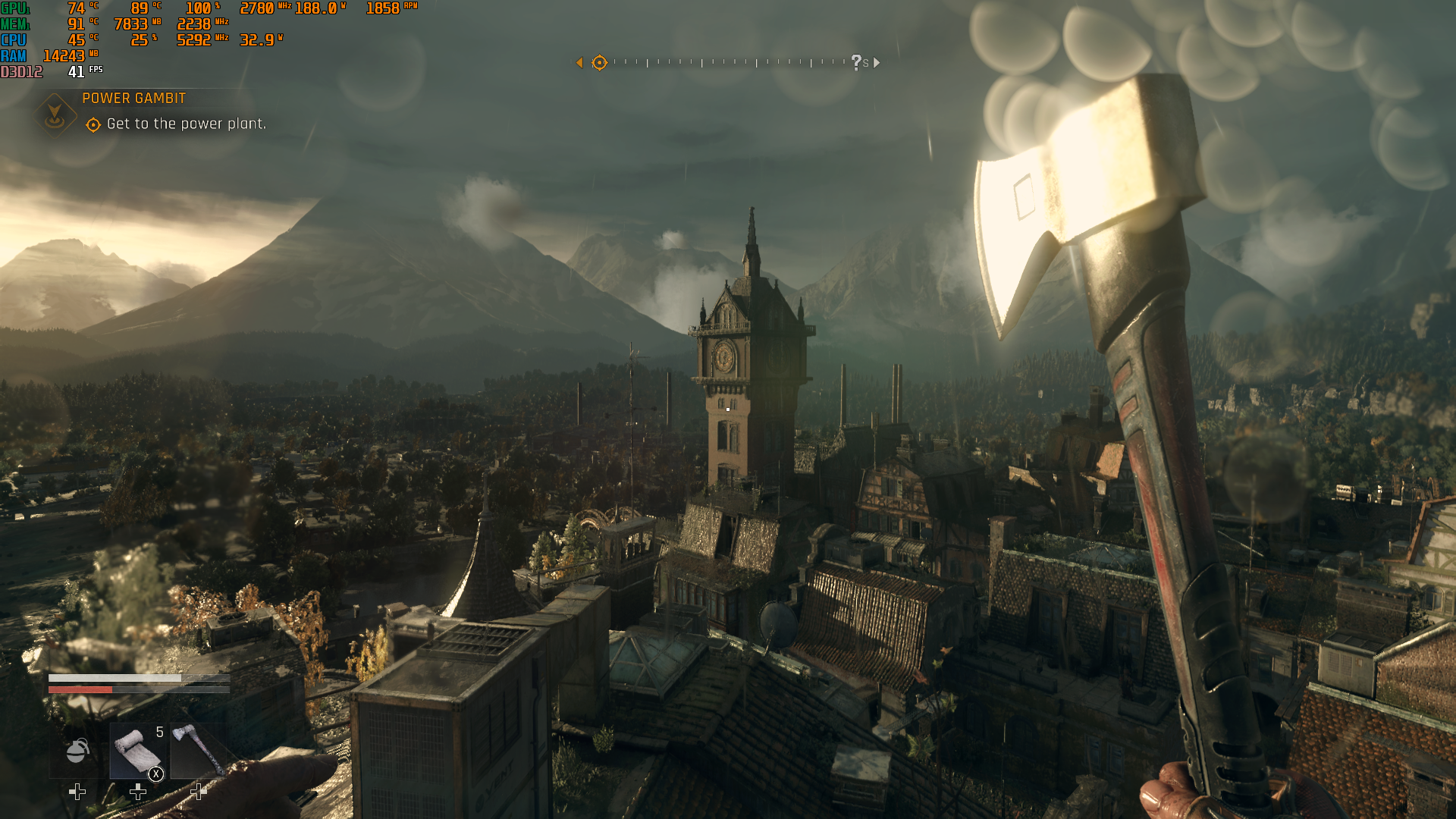
Task: Click the question mark marker on the compass
Action: coord(856,62)
